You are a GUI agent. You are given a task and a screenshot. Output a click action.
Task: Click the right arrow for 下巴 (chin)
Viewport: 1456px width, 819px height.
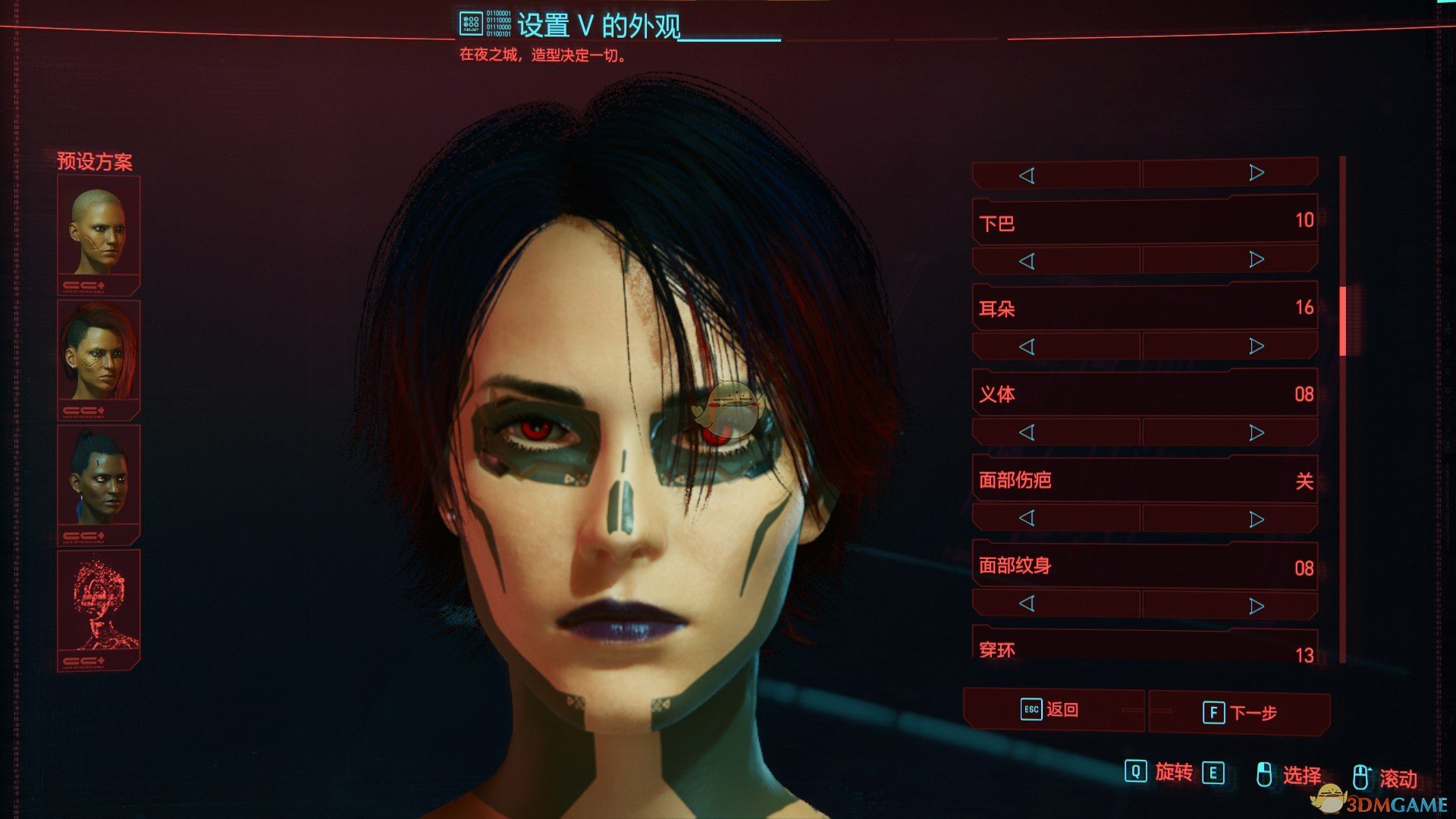(1257, 260)
